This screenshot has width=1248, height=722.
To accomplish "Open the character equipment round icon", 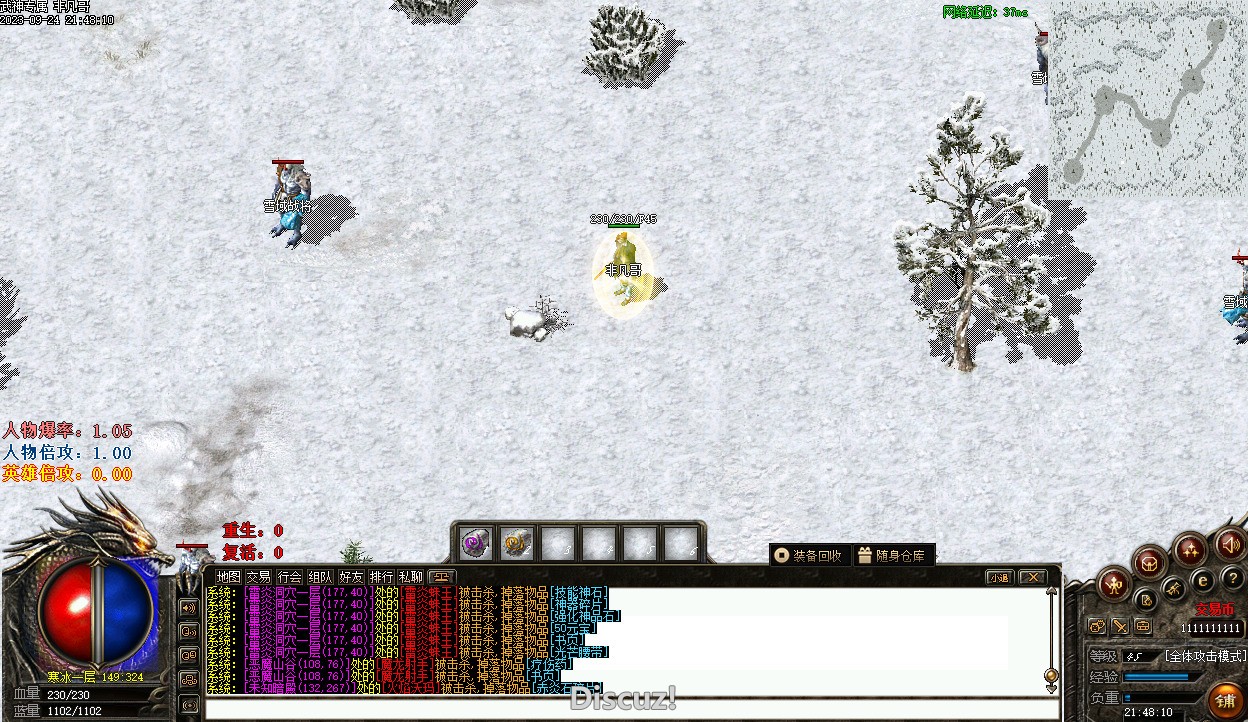I will coord(1113,584).
